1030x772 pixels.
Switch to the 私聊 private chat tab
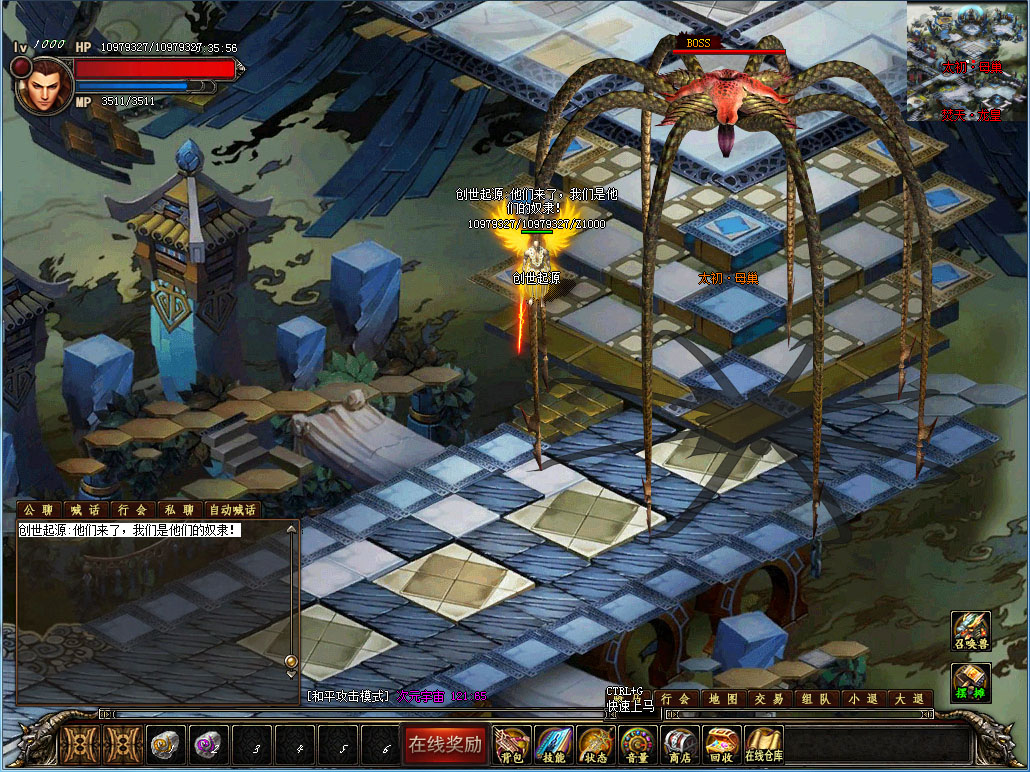pyautogui.click(x=180, y=509)
